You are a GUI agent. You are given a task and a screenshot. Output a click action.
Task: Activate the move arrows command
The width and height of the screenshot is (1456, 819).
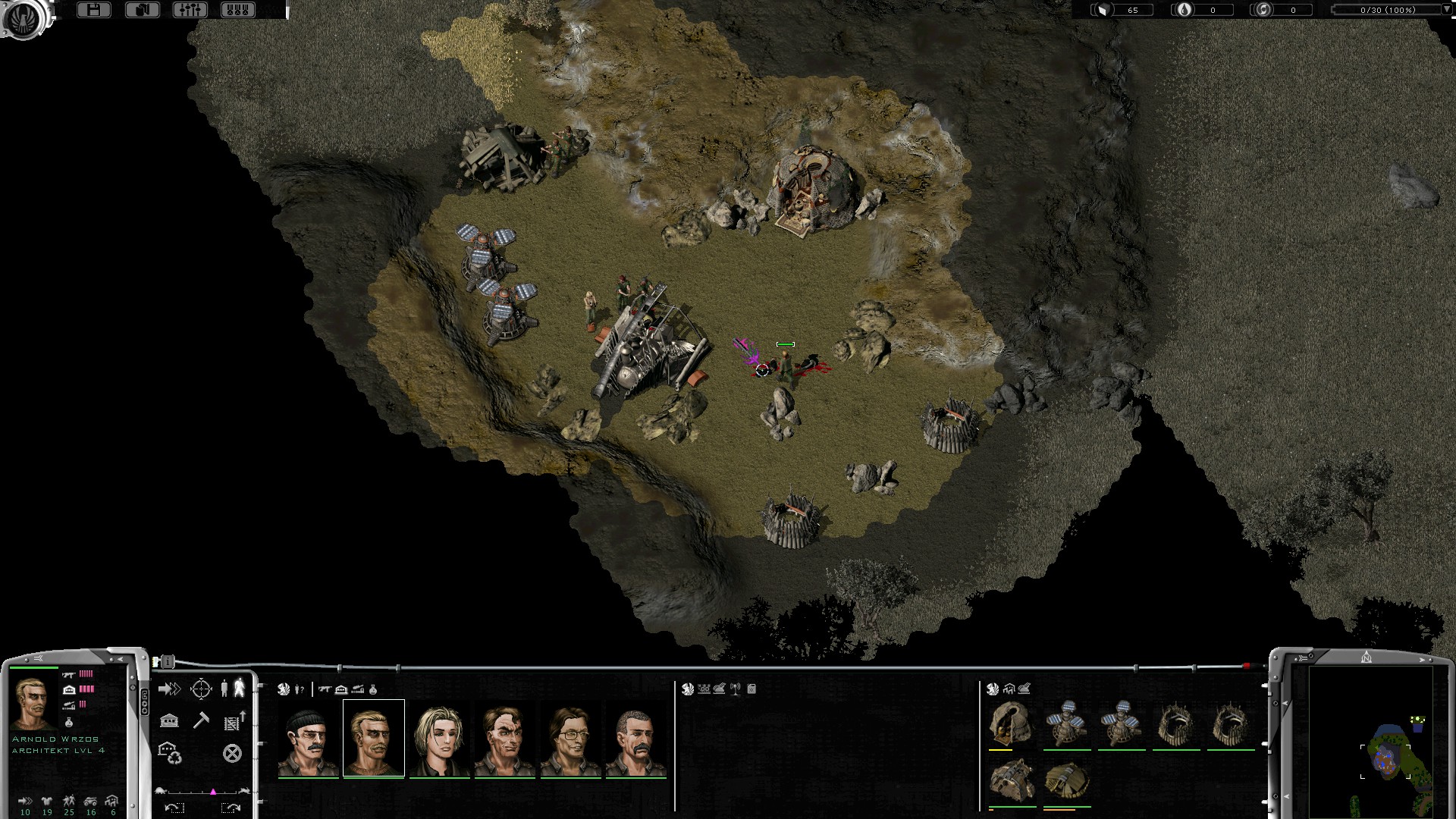click(169, 689)
